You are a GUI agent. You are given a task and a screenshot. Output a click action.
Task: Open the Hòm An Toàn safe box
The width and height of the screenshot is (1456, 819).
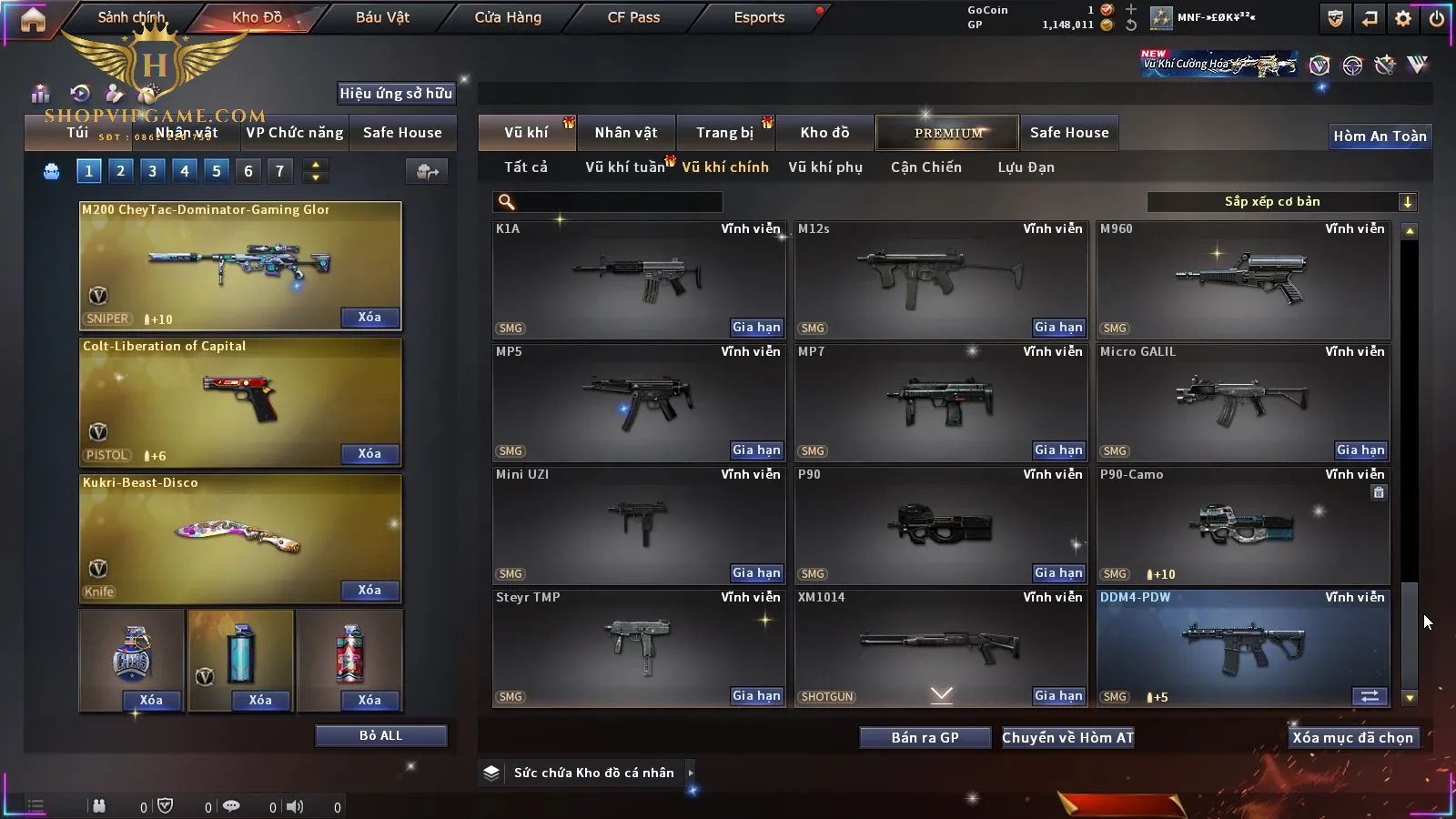coord(1380,136)
